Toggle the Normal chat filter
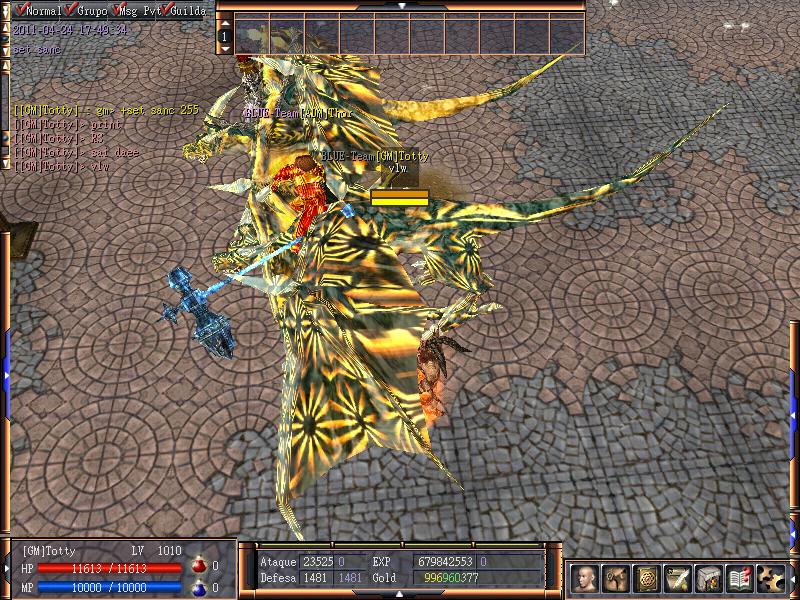The width and height of the screenshot is (800, 600). [21, 10]
